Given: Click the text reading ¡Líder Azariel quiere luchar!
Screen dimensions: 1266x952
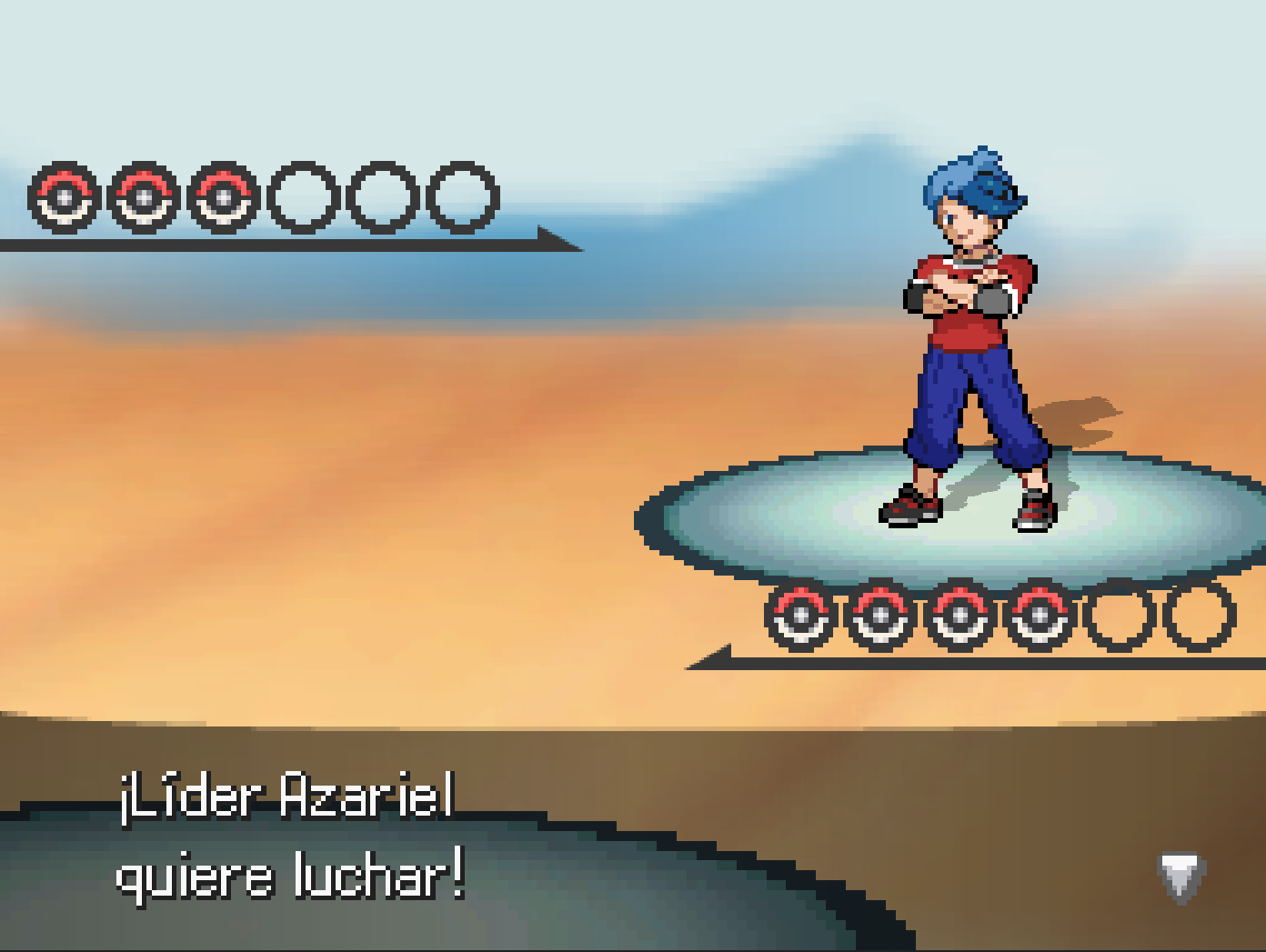Looking at the screenshot, I should pos(289,837).
